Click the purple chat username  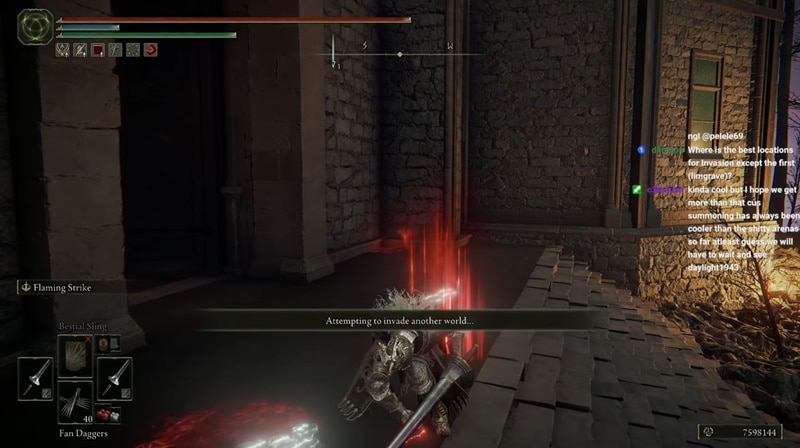(x=664, y=189)
